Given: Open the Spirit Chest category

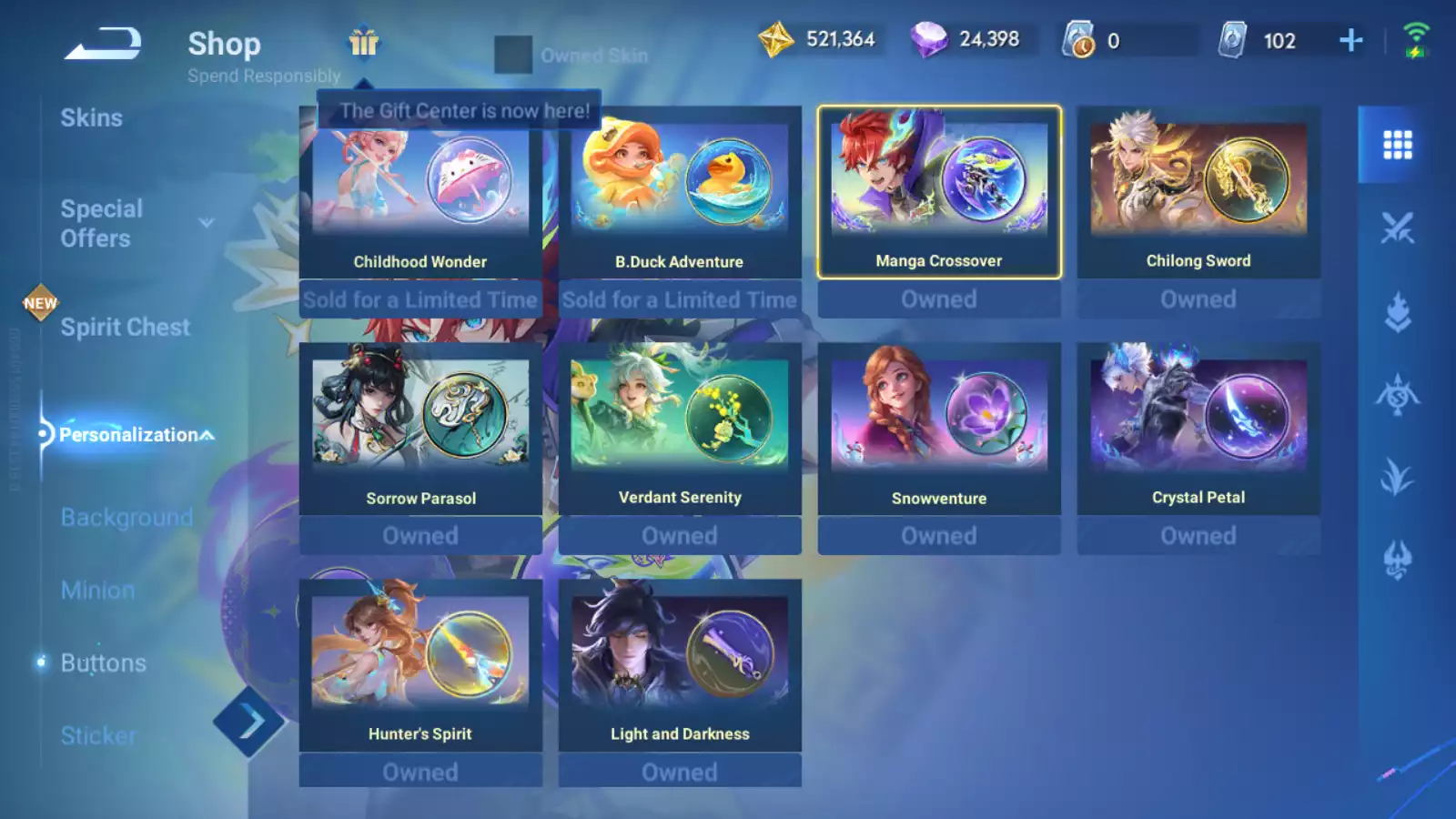Looking at the screenshot, I should pos(125,328).
